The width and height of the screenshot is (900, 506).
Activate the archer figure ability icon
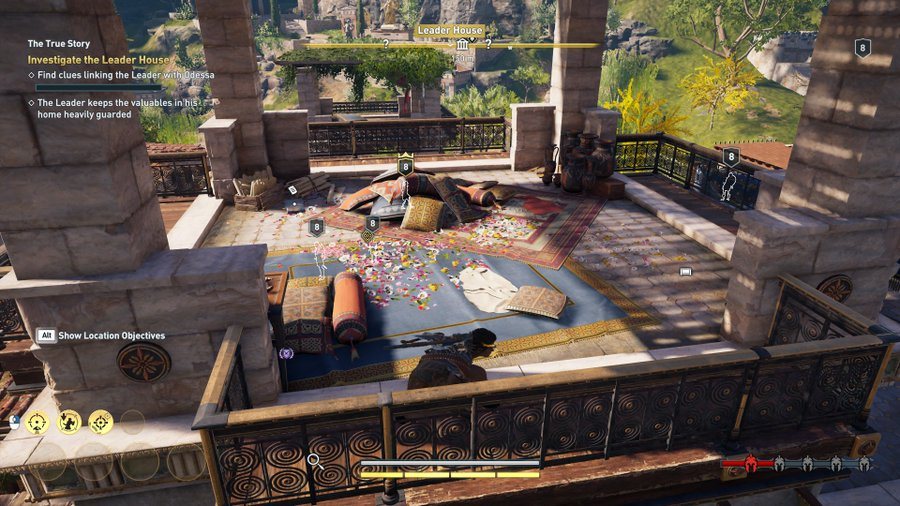(x=69, y=422)
